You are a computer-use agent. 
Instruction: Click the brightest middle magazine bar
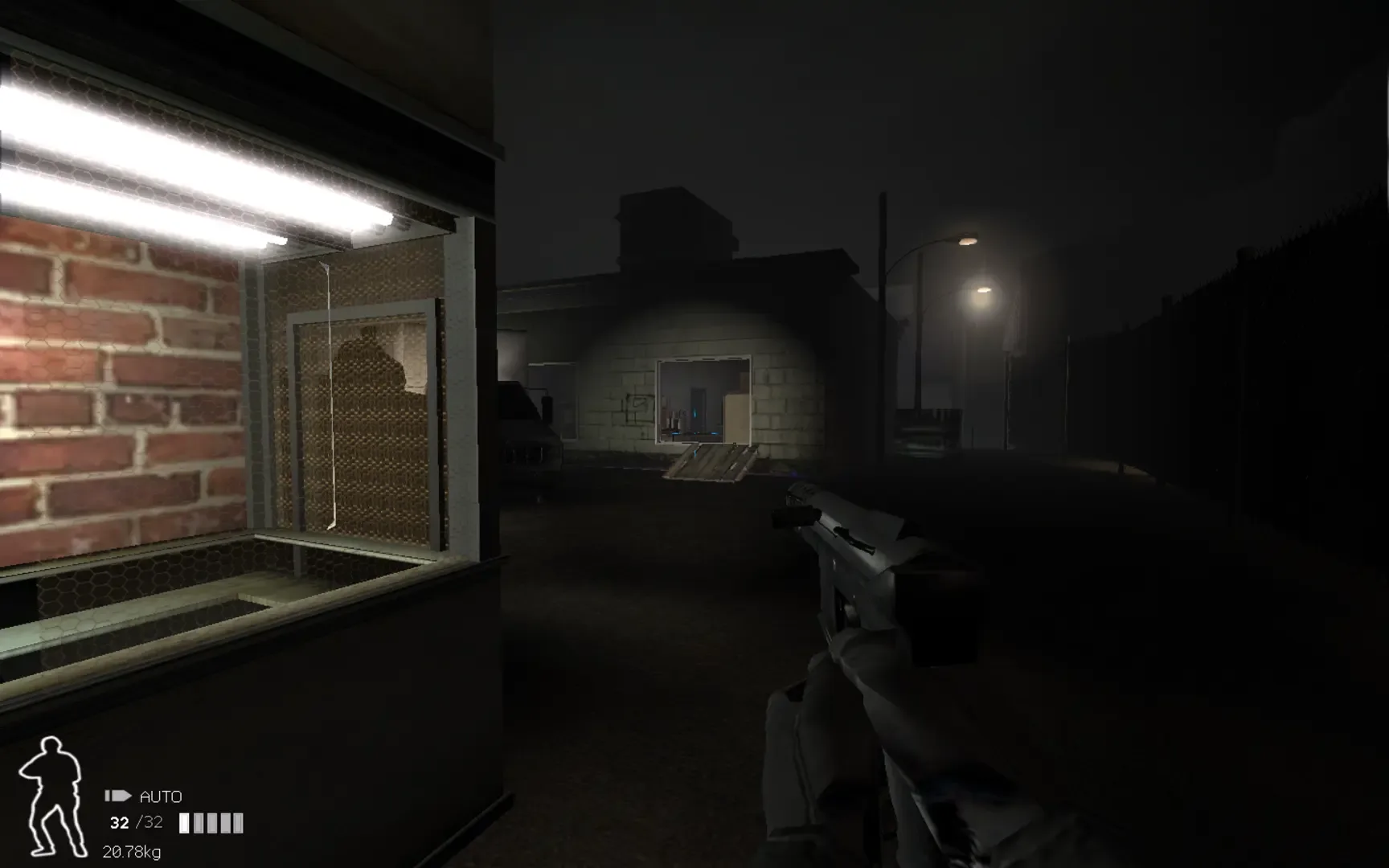[211, 822]
